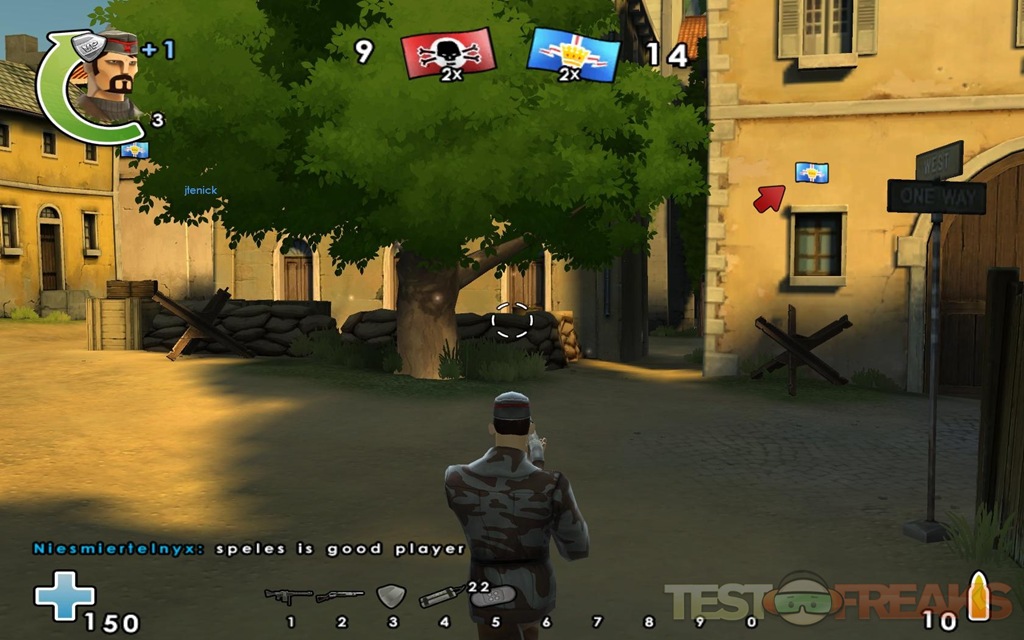Select the machine gun in slot 1

coord(288,597)
